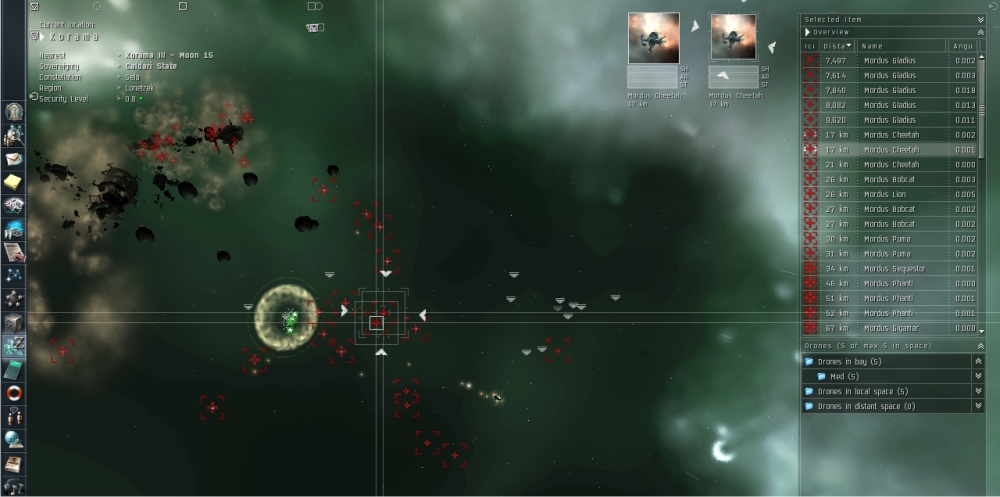The image size is (1000, 497).
Task: Click the world globe icon in sidebar
Action: [x=14, y=438]
